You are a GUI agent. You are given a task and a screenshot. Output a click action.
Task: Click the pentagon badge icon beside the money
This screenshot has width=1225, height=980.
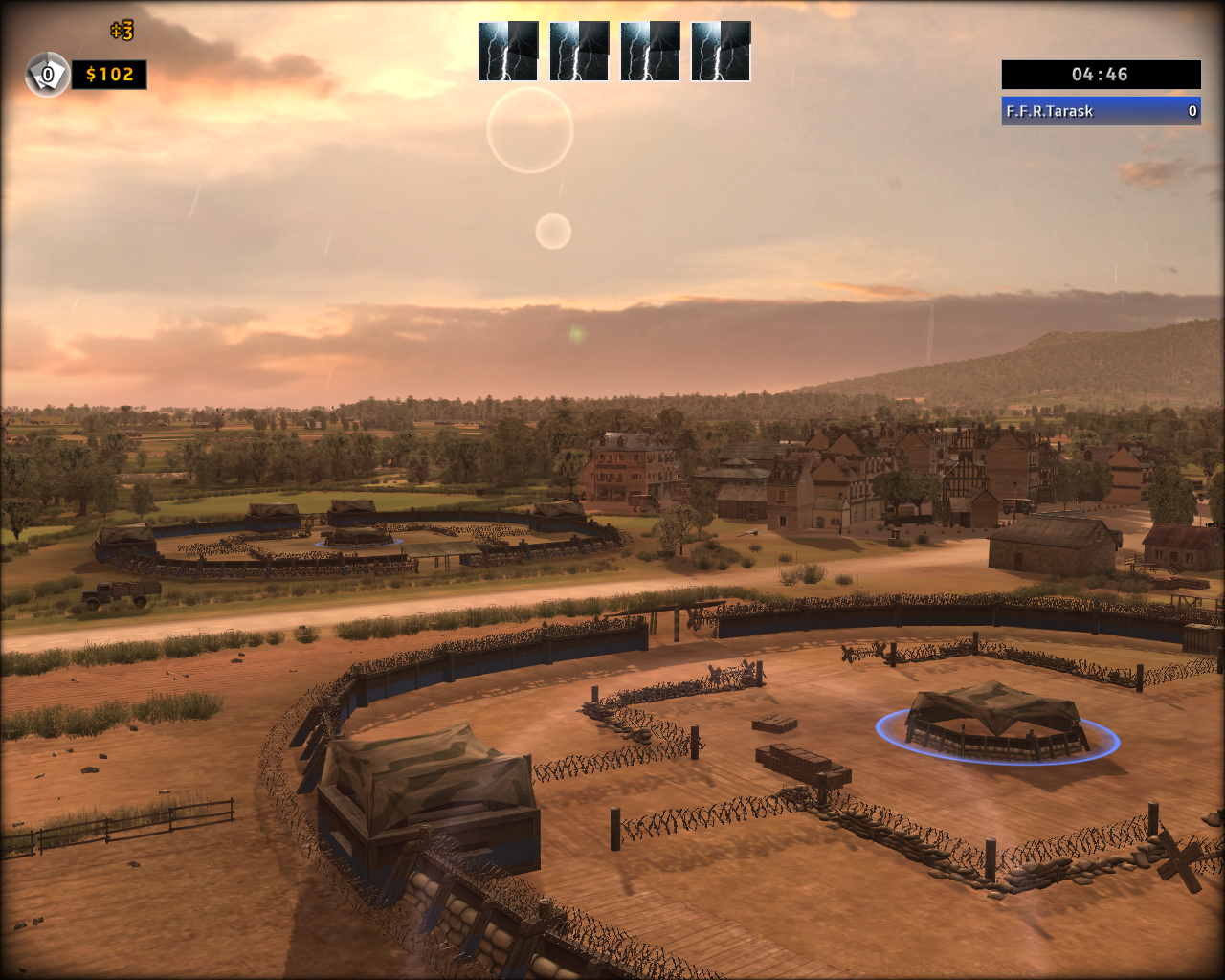(x=47, y=75)
